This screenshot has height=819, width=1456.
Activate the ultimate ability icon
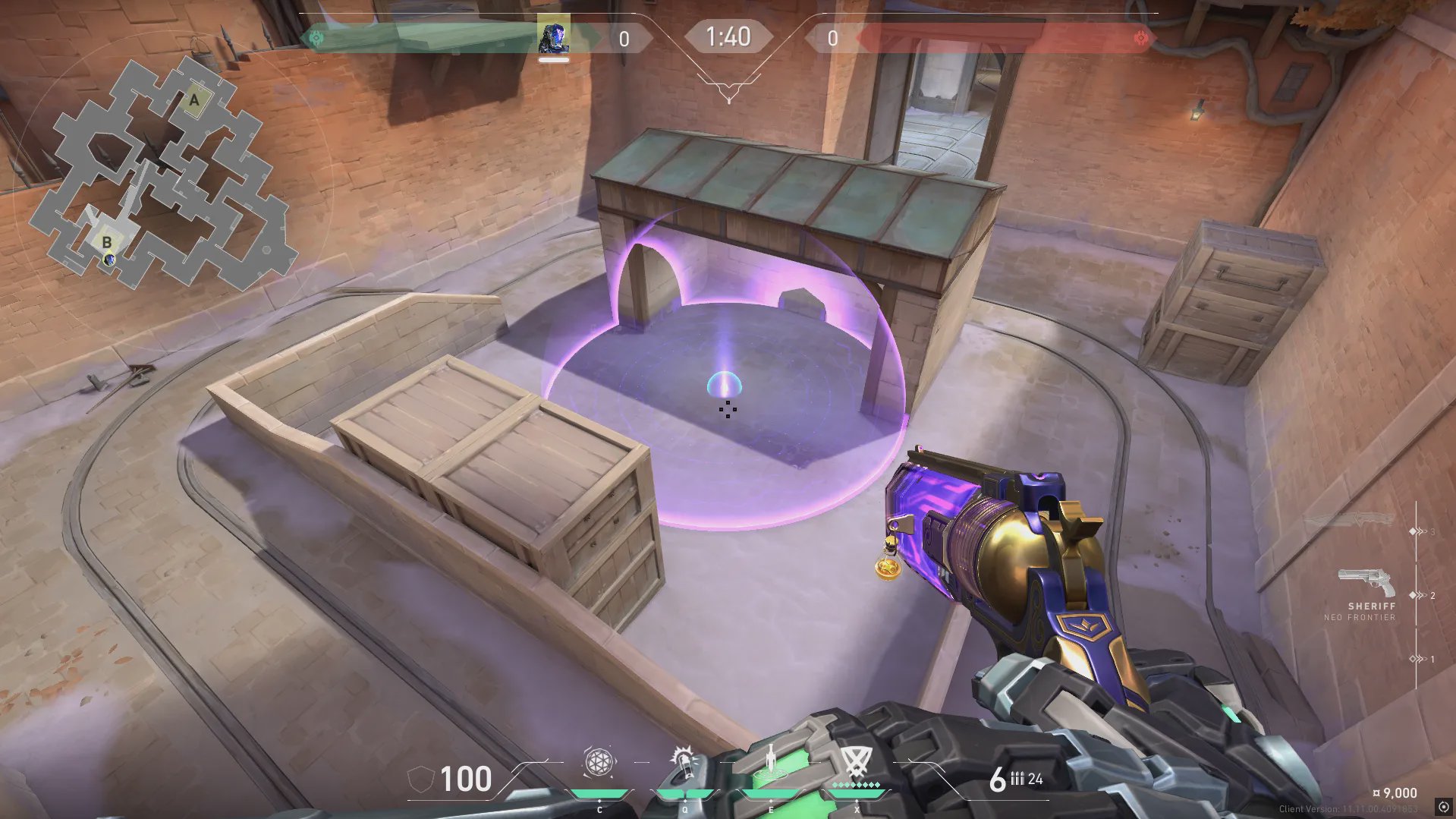857,761
